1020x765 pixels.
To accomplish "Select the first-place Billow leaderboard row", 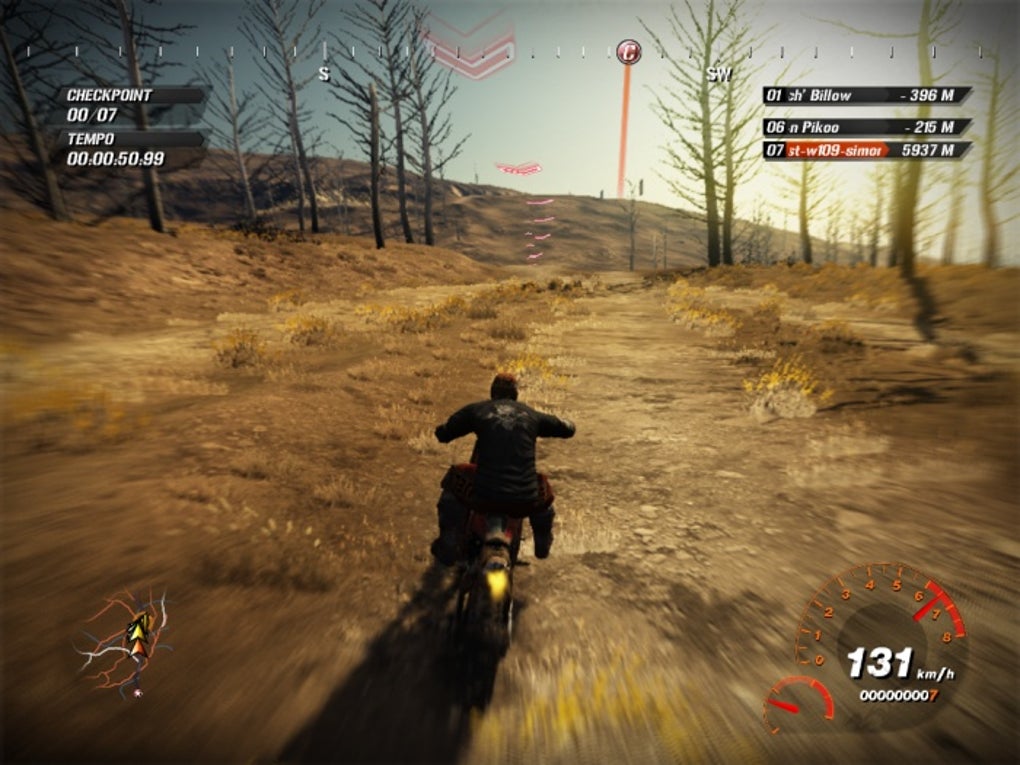I will tap(866, 96).
